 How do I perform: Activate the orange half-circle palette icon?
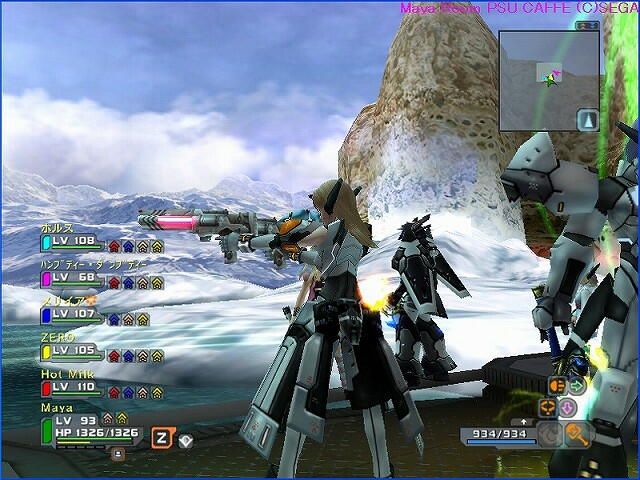556,385
